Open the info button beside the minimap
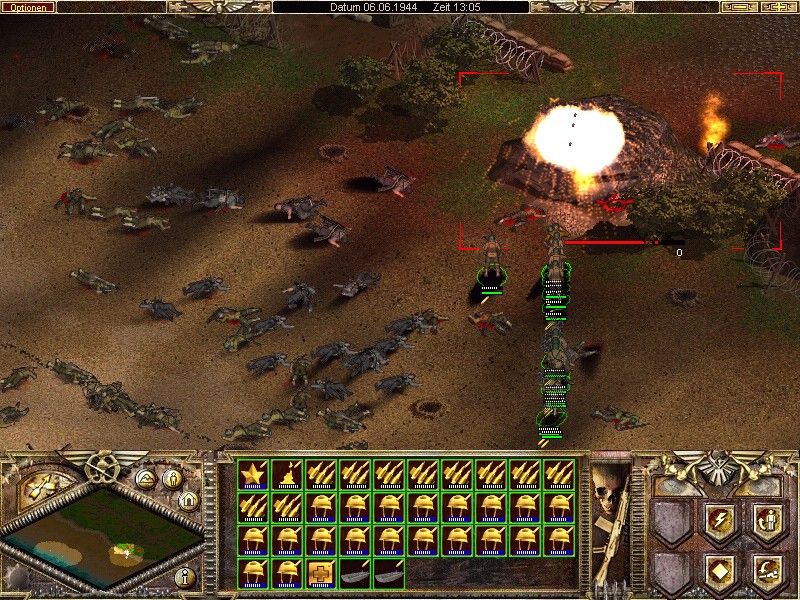 (x=184, y=577)
